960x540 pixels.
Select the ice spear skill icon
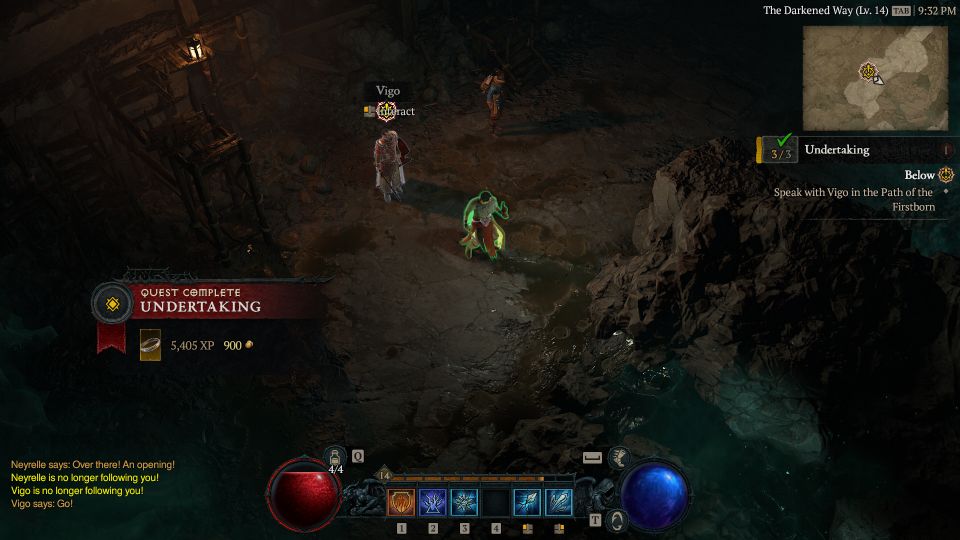point(528,502)
